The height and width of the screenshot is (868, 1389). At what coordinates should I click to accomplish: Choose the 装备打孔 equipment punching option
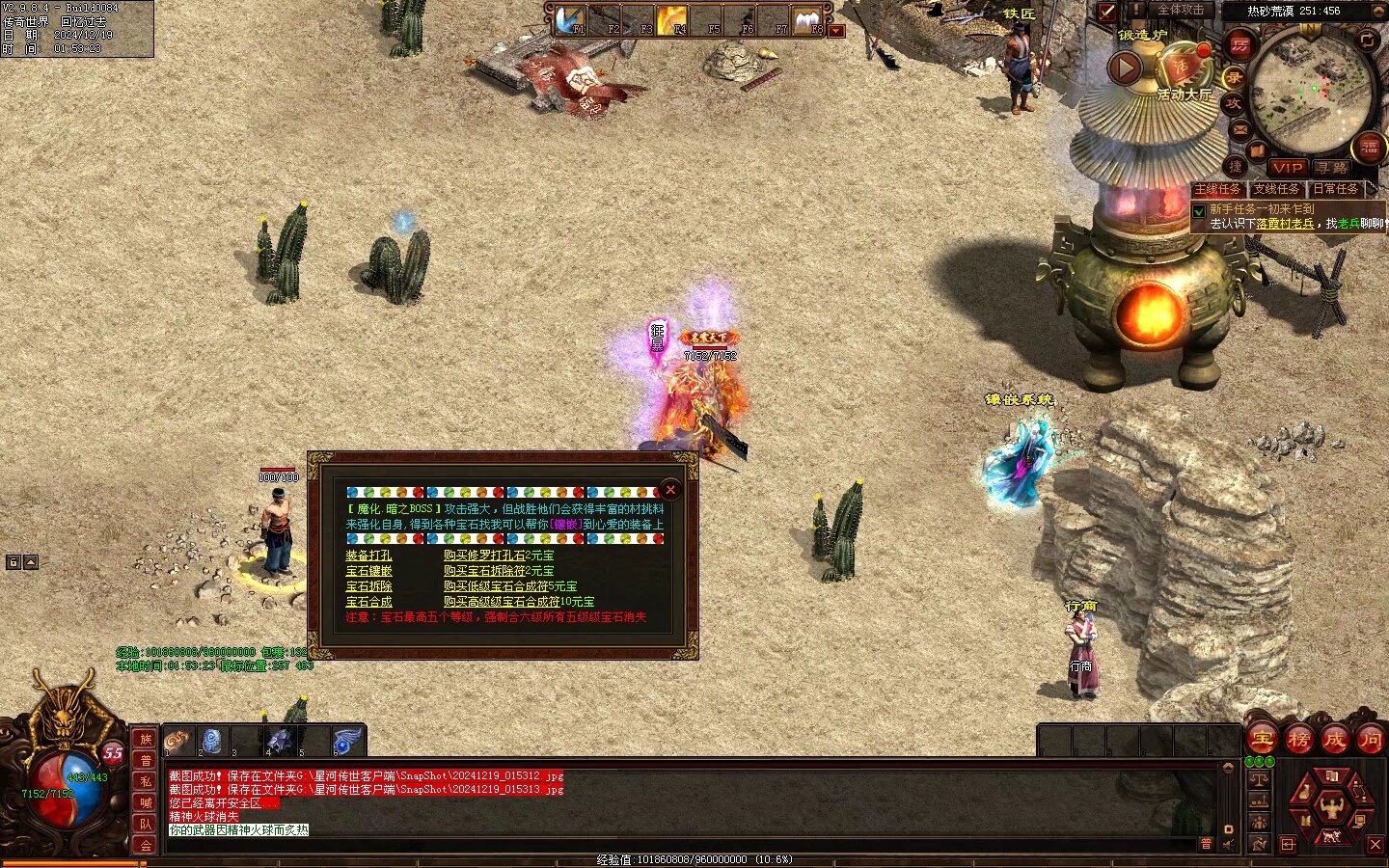tap(368, 556)
